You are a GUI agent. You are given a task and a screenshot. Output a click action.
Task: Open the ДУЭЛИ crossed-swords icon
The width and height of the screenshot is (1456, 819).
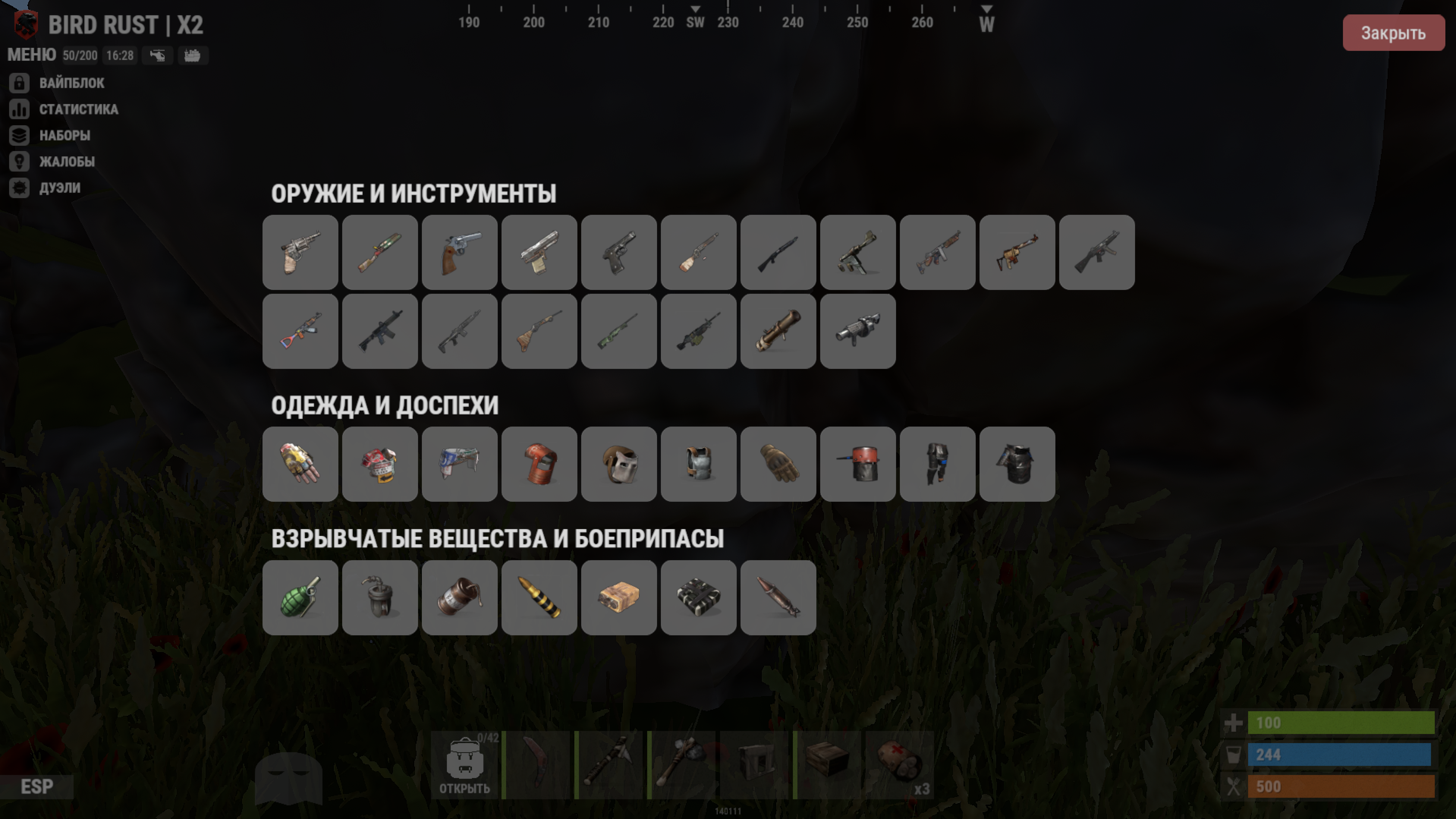click(x=19, y=188)
